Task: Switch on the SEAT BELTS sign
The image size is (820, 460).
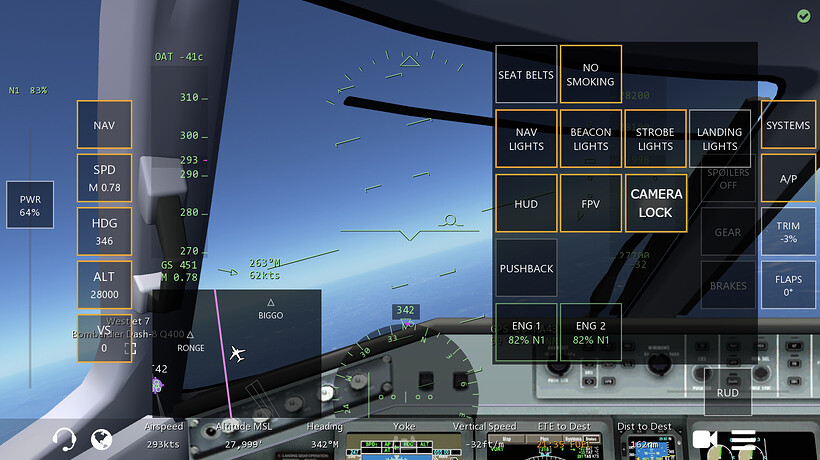Action: (526, 75)
